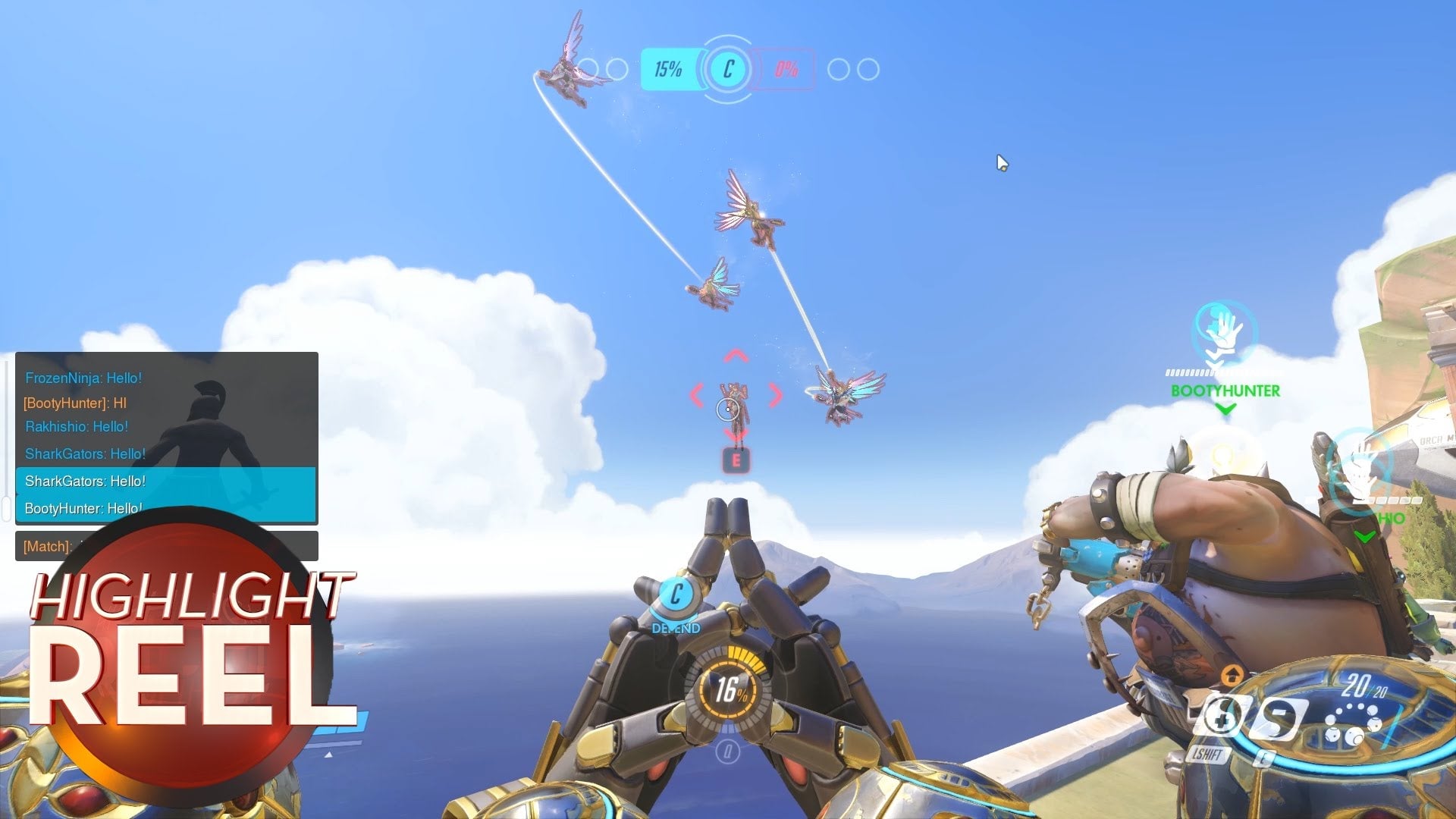Click the Highlight Reel logo overlay
The image size is (1456, 819).
click(190, 652)
